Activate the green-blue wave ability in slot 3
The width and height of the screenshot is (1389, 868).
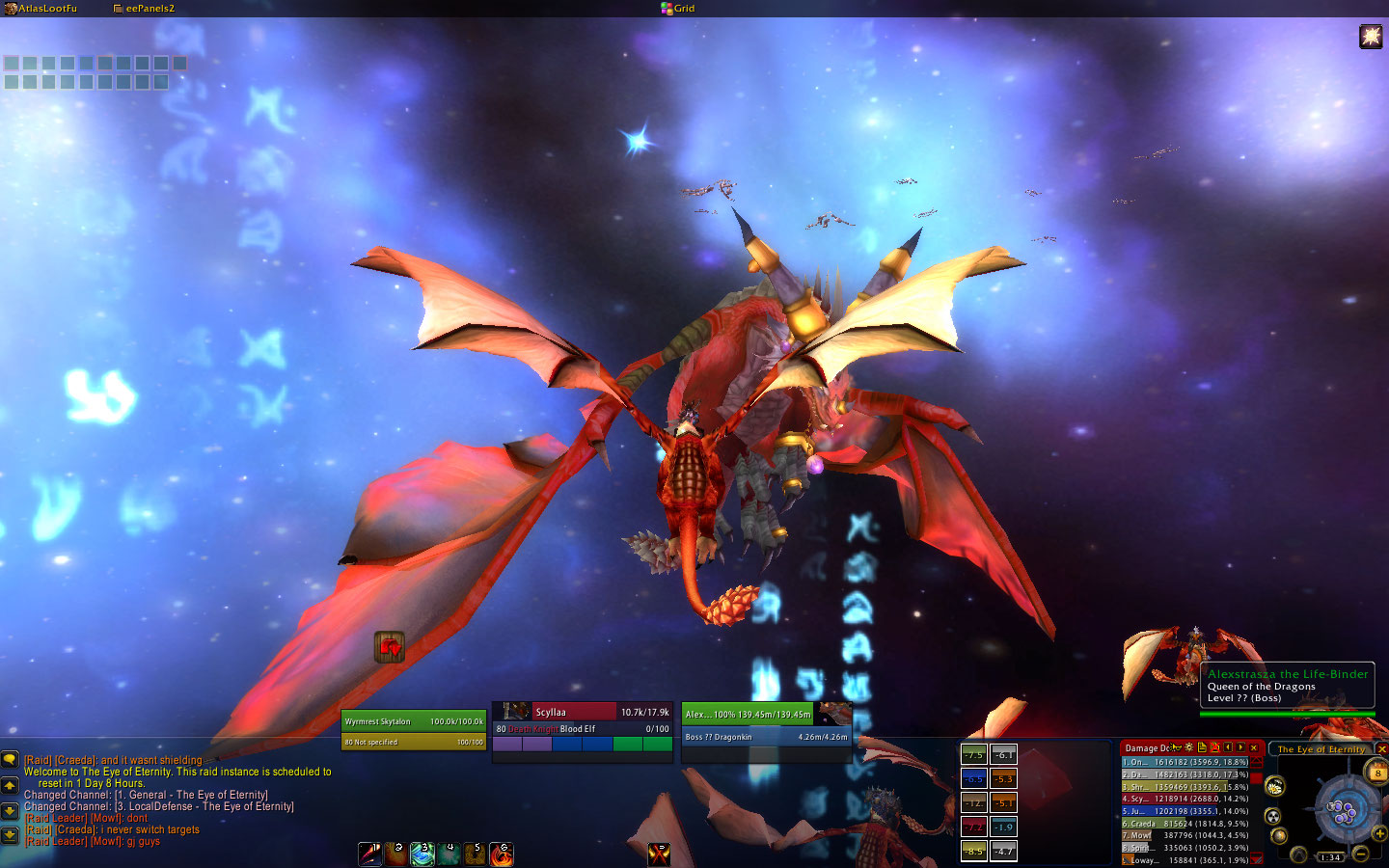click(x=422, y=854)
